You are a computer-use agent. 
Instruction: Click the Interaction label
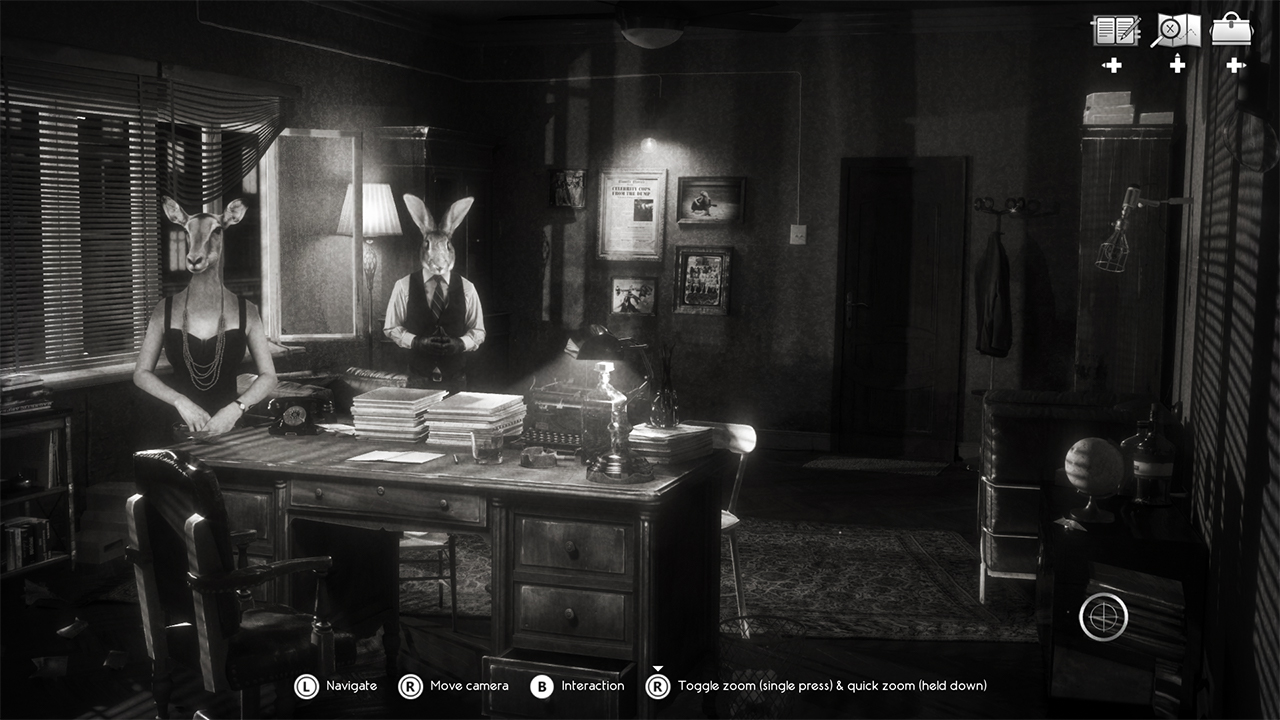click(x=594, y=687)
